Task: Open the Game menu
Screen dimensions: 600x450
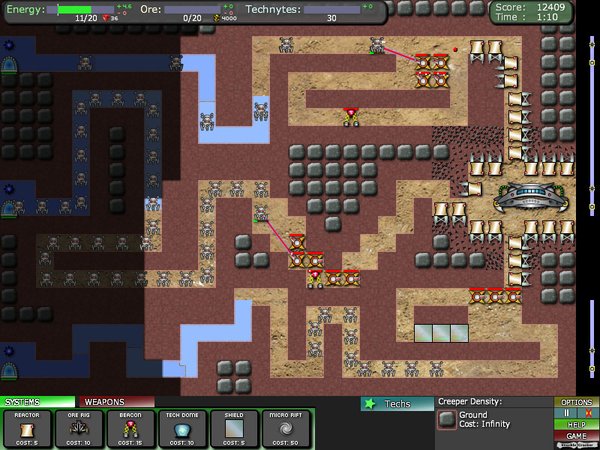Action: click(576, 436)
